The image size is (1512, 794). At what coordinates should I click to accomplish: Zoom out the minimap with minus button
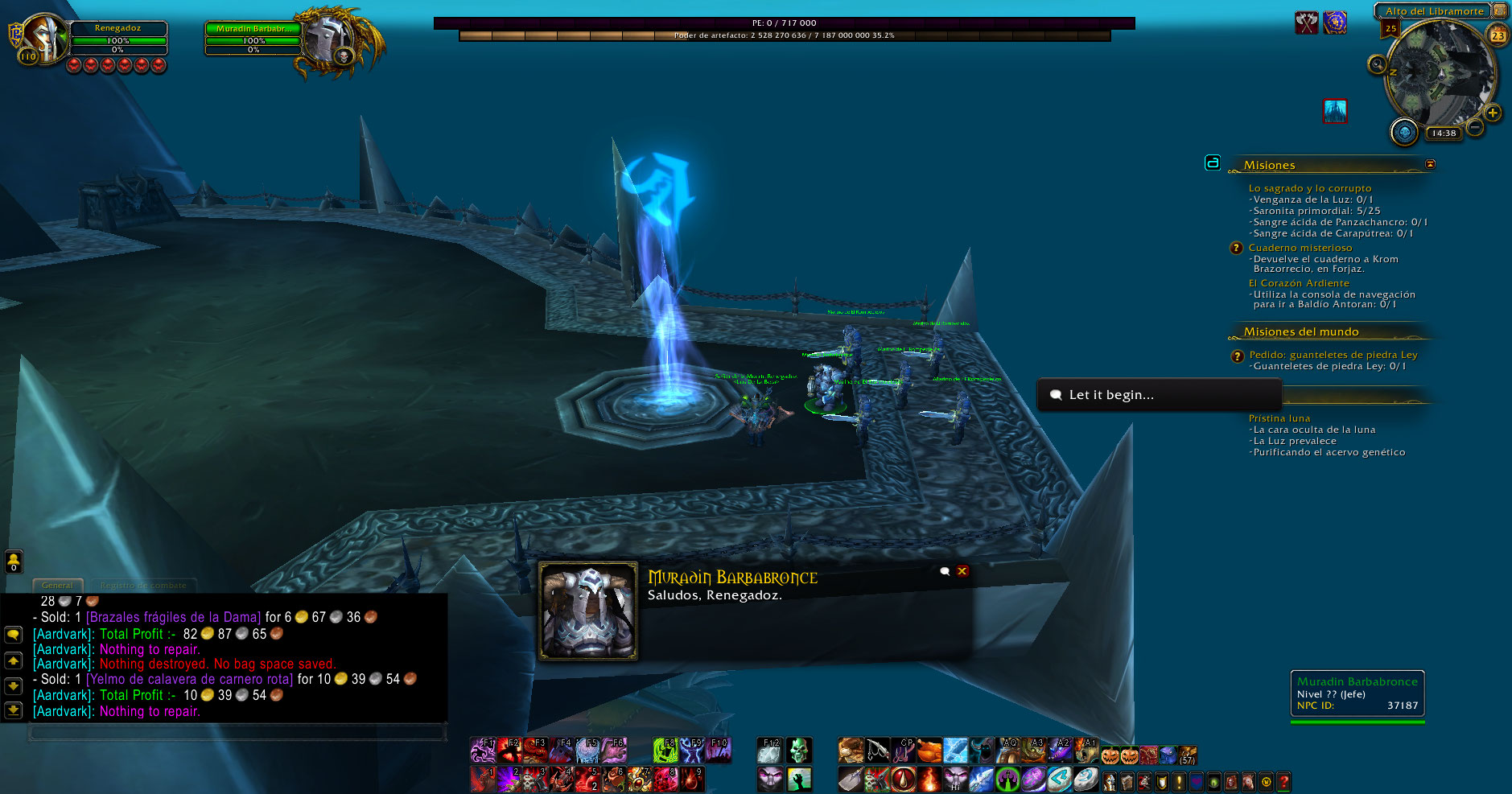[x=1475, y=127]
